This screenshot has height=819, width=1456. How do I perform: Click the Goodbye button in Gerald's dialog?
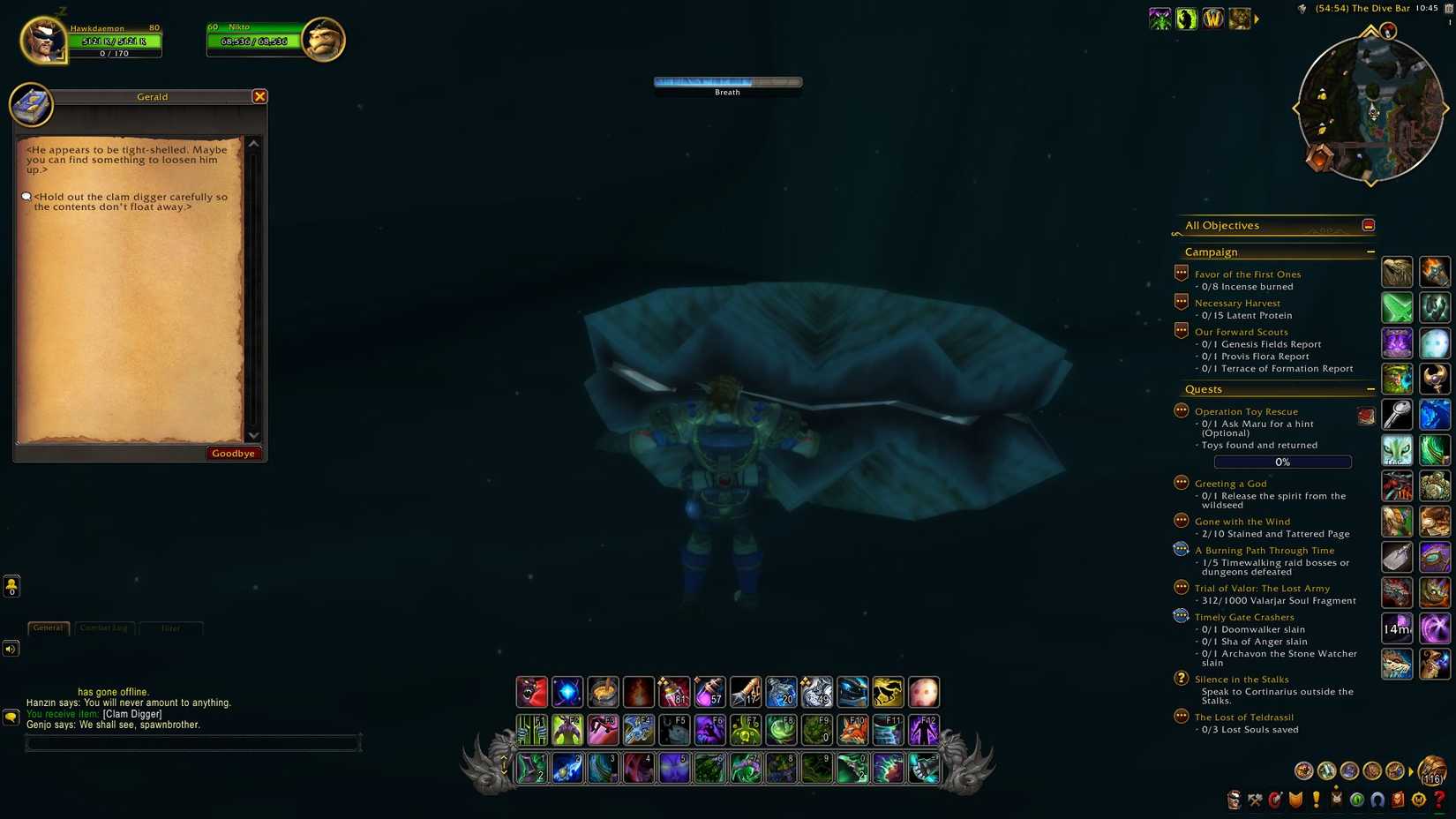pos(233,453)
